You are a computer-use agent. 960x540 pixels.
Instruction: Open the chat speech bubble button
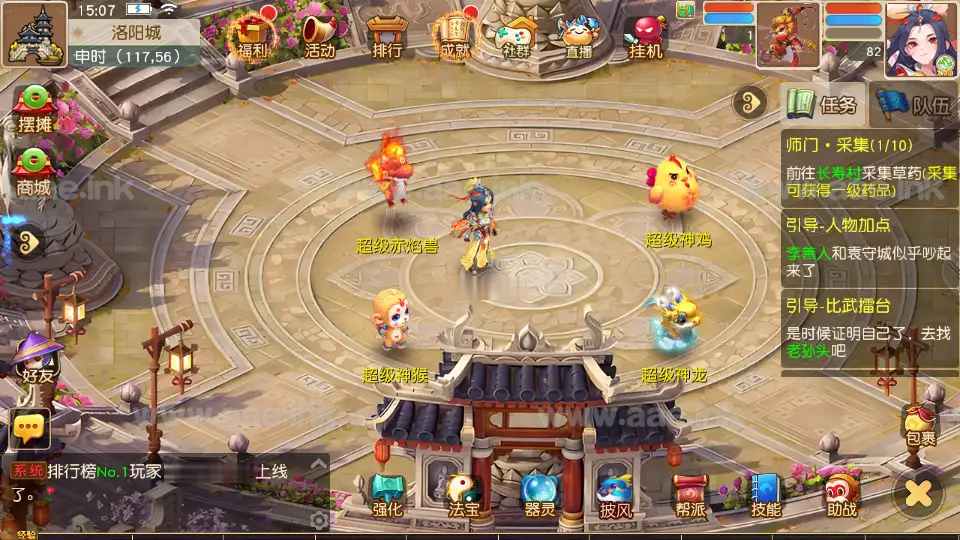point(29,428)
